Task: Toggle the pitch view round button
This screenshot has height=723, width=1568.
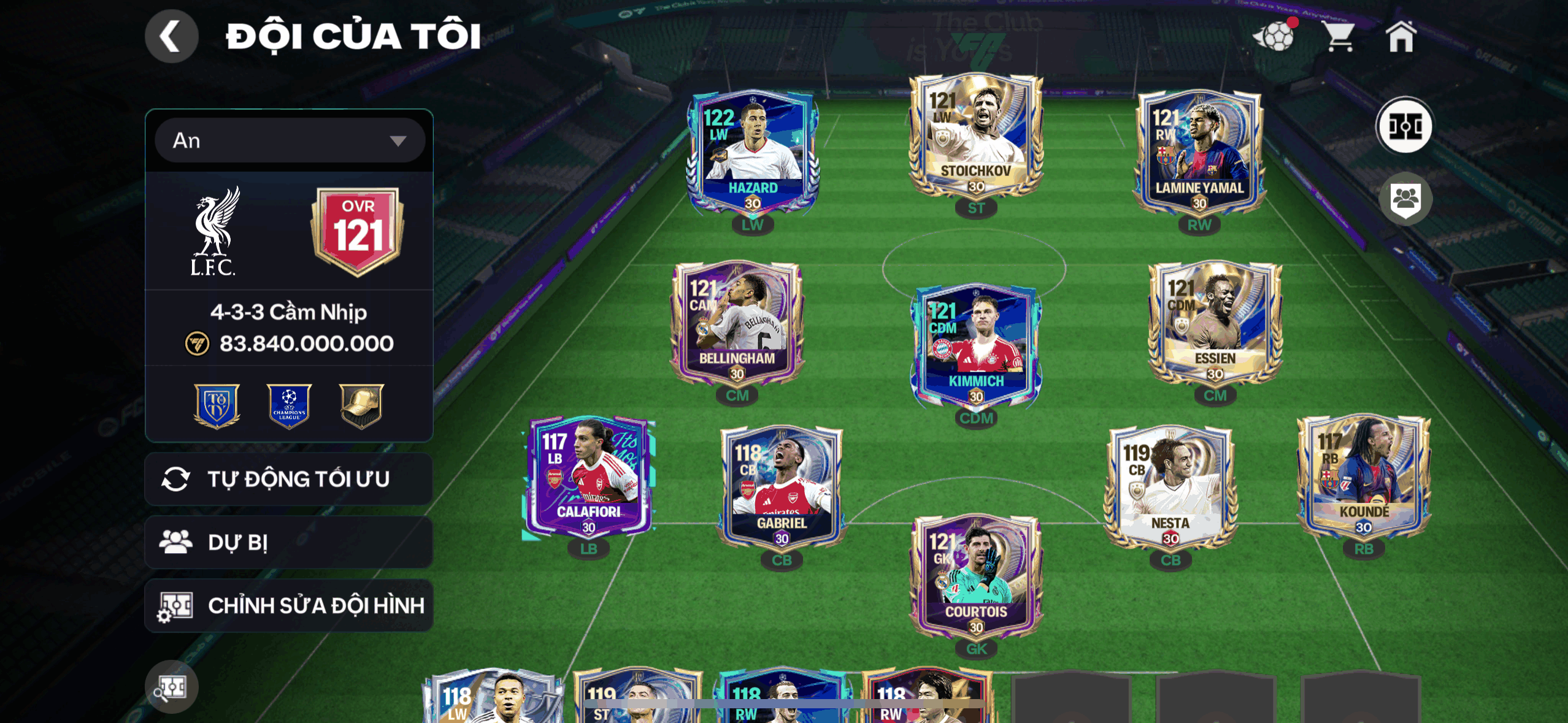Action: click(1404, 127)
